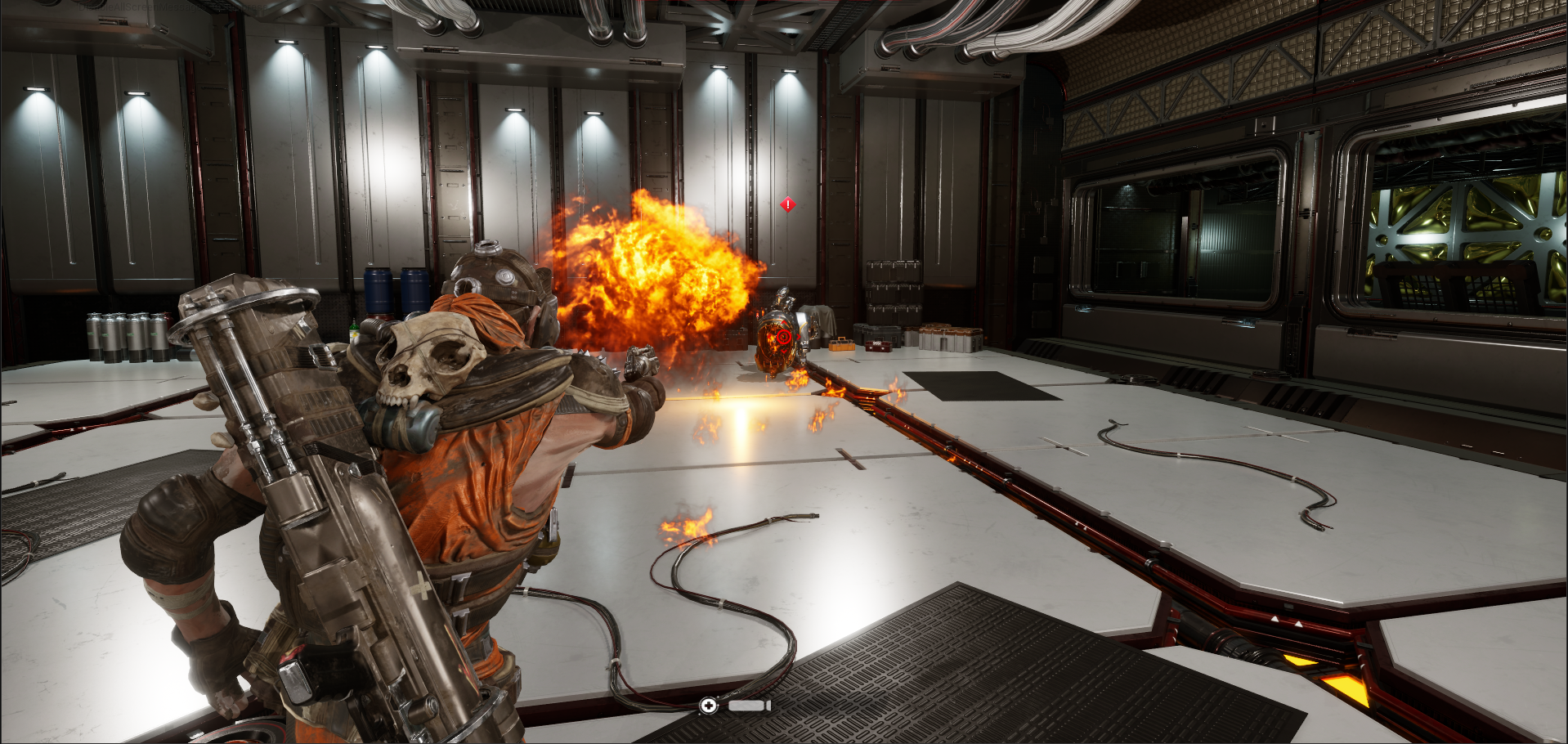Click the health cross icon
This screenshot has width=1568, height=744.
(x=709, y=706)
